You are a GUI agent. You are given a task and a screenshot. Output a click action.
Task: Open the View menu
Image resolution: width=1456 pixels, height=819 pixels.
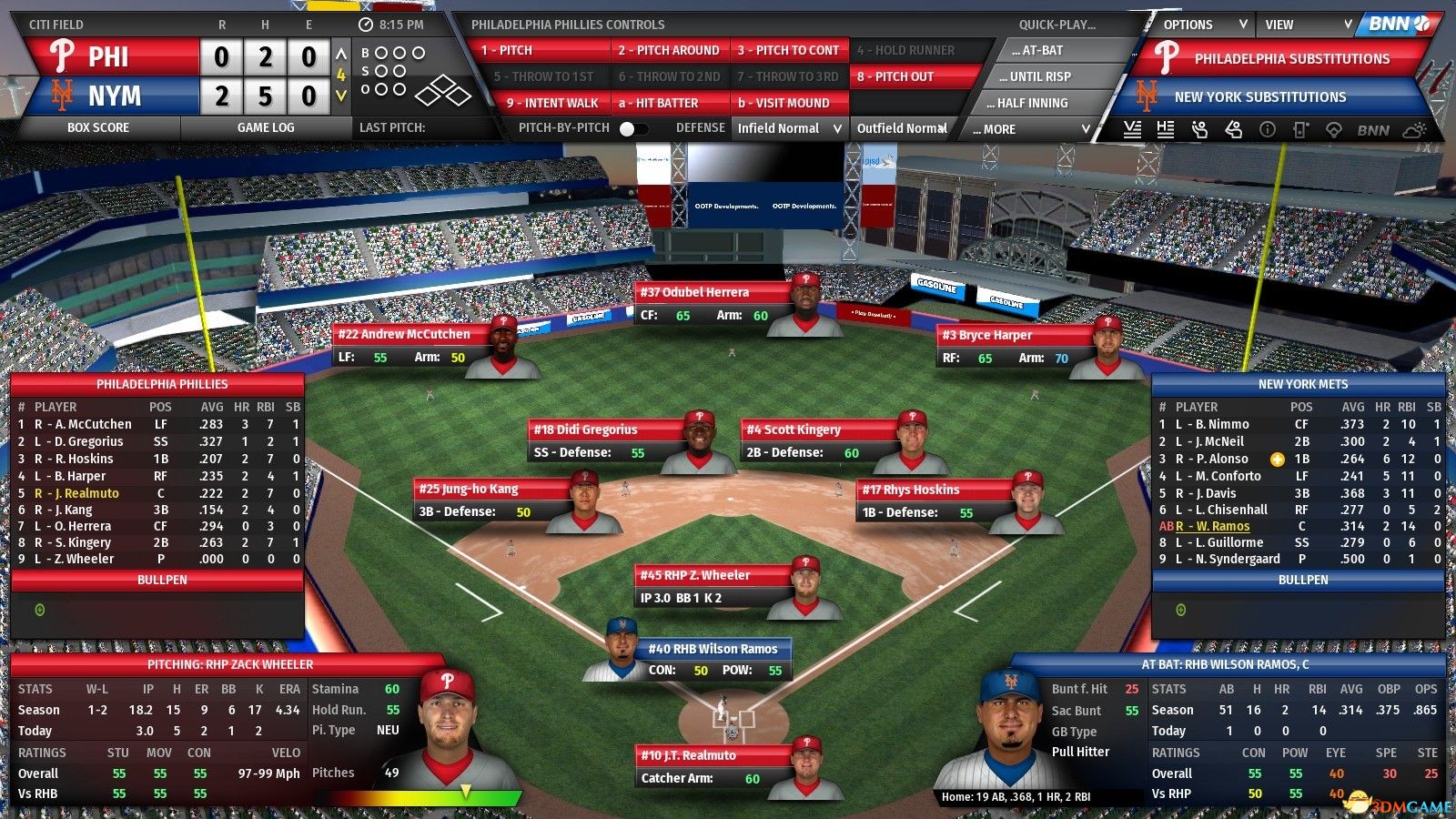(1308, 25)
